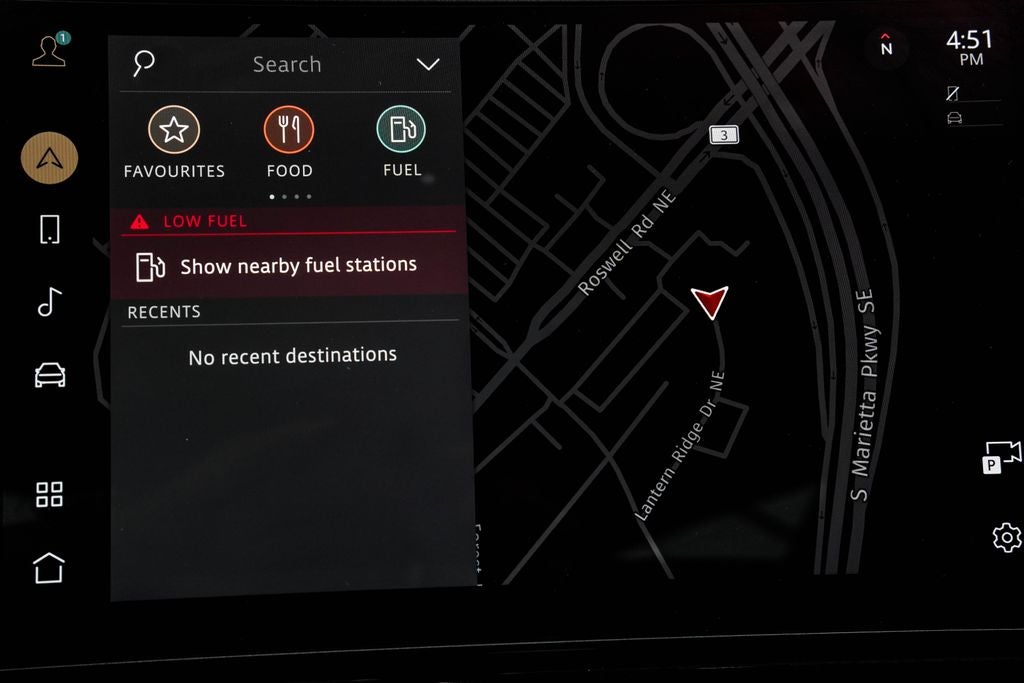Collapse the search panel with chevron
The width and height of the screenshot is (1024, 683).
428,65
